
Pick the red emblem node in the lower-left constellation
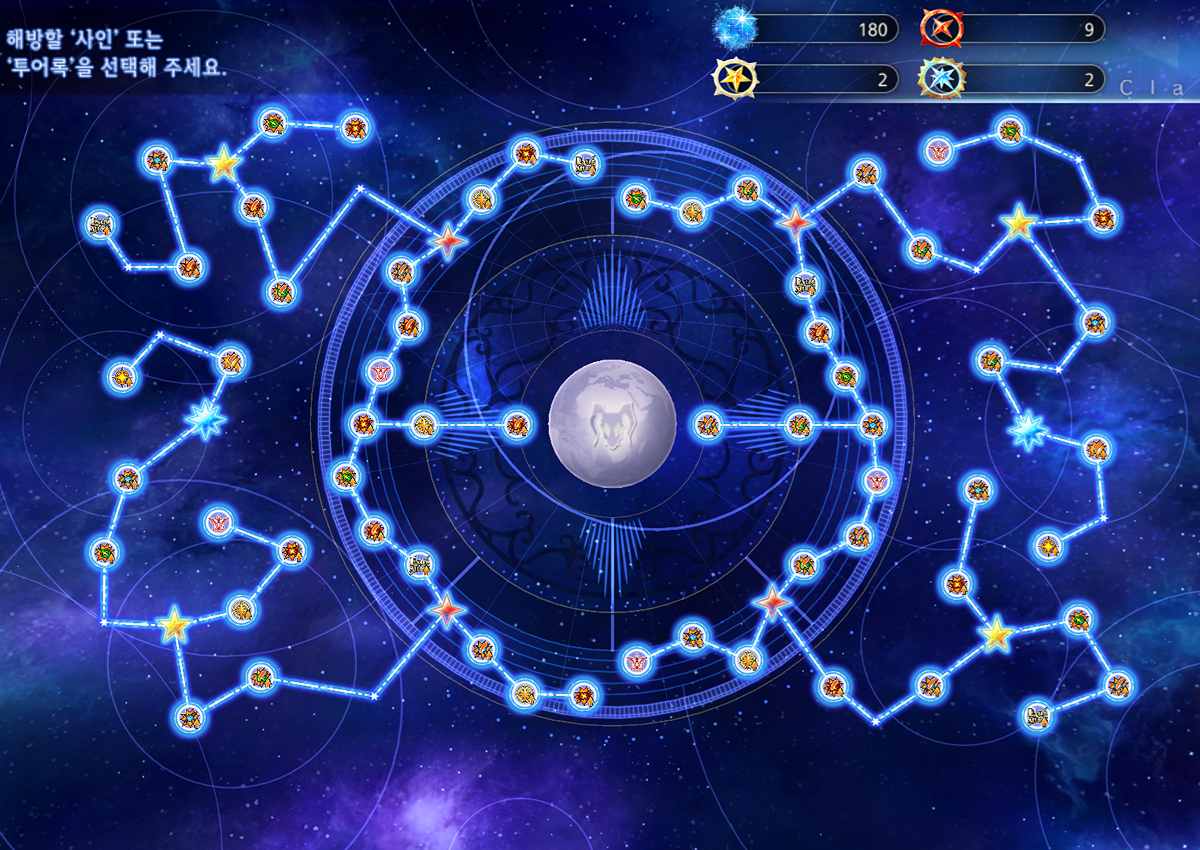tap(218, 521)
